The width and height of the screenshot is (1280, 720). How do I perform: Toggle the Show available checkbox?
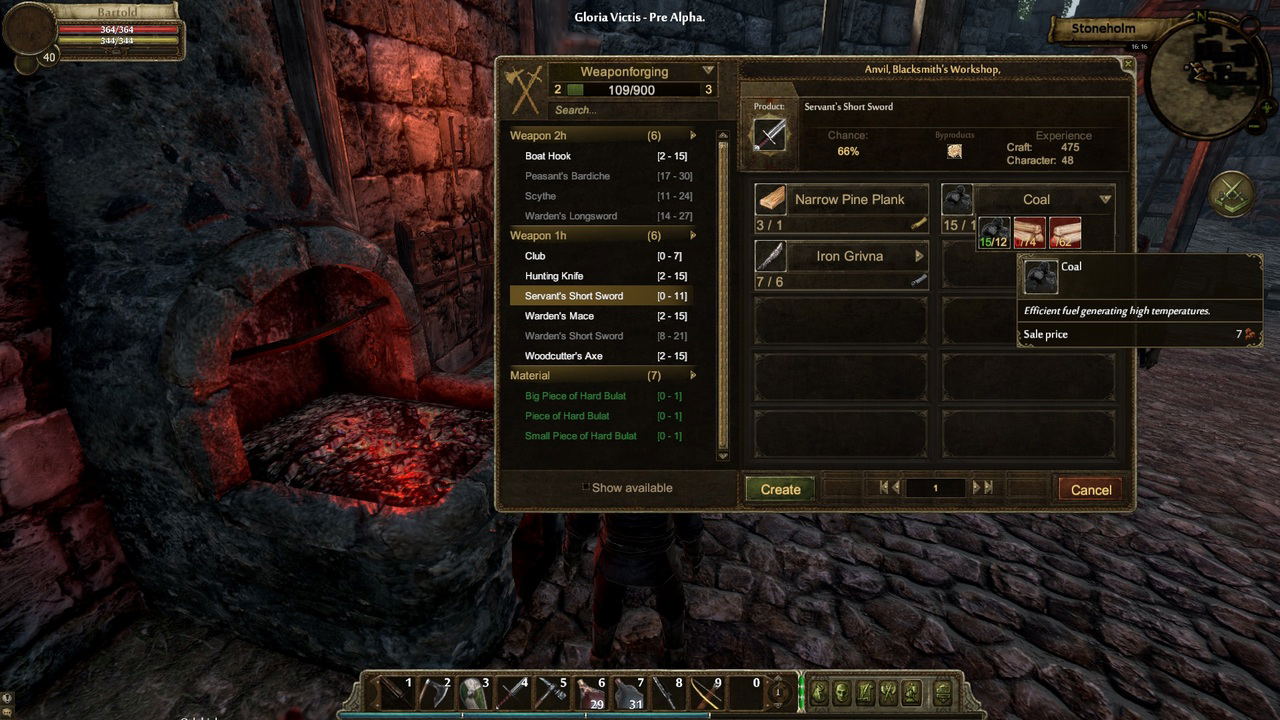586,488
